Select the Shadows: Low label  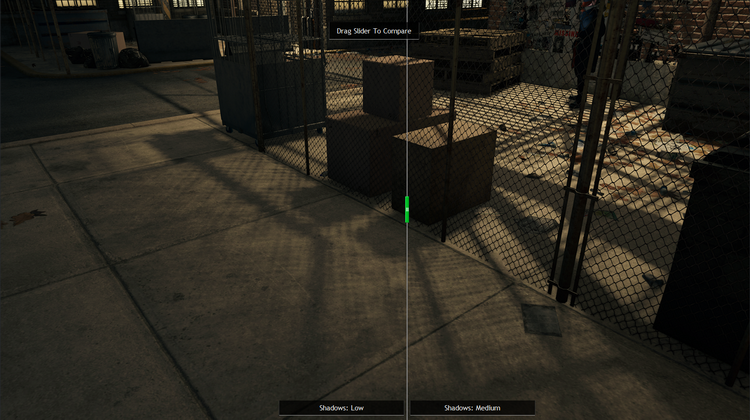click(341, 408)
